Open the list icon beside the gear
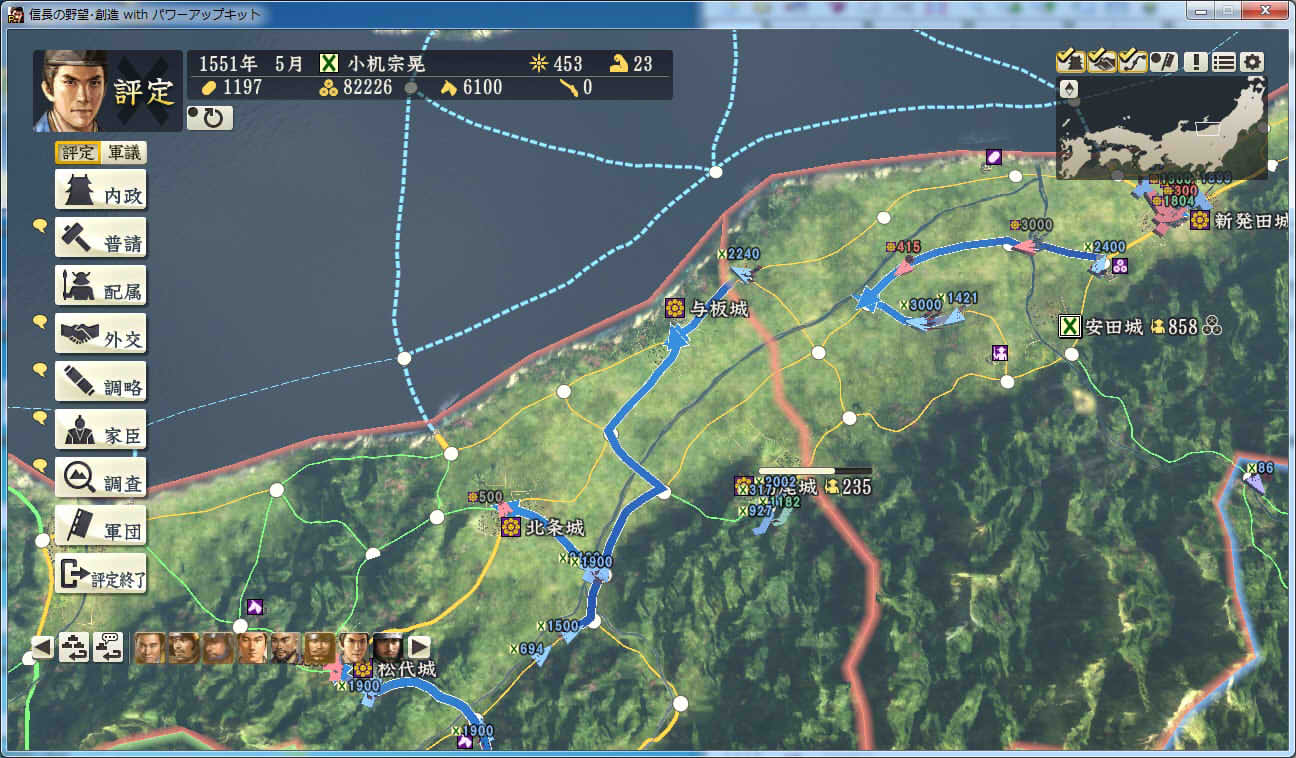The height and width of the screenshot is (758, 1296). (x=1224, y=61)
